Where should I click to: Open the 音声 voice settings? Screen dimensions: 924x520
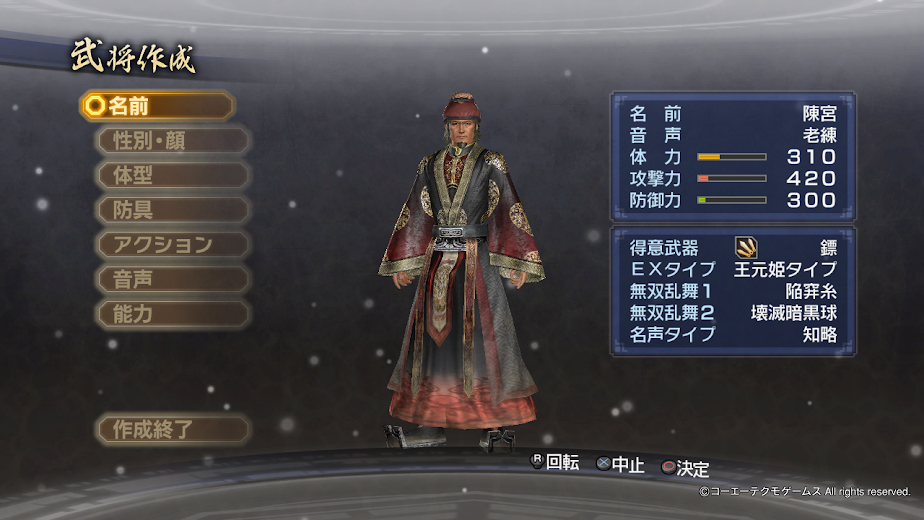[172, 279]
